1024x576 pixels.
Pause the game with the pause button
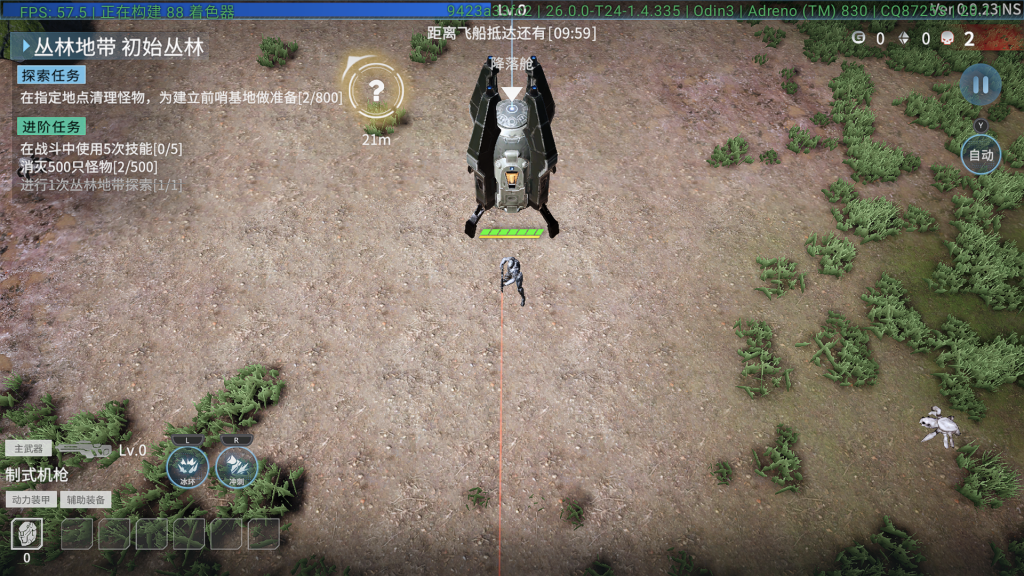[980, 84]
